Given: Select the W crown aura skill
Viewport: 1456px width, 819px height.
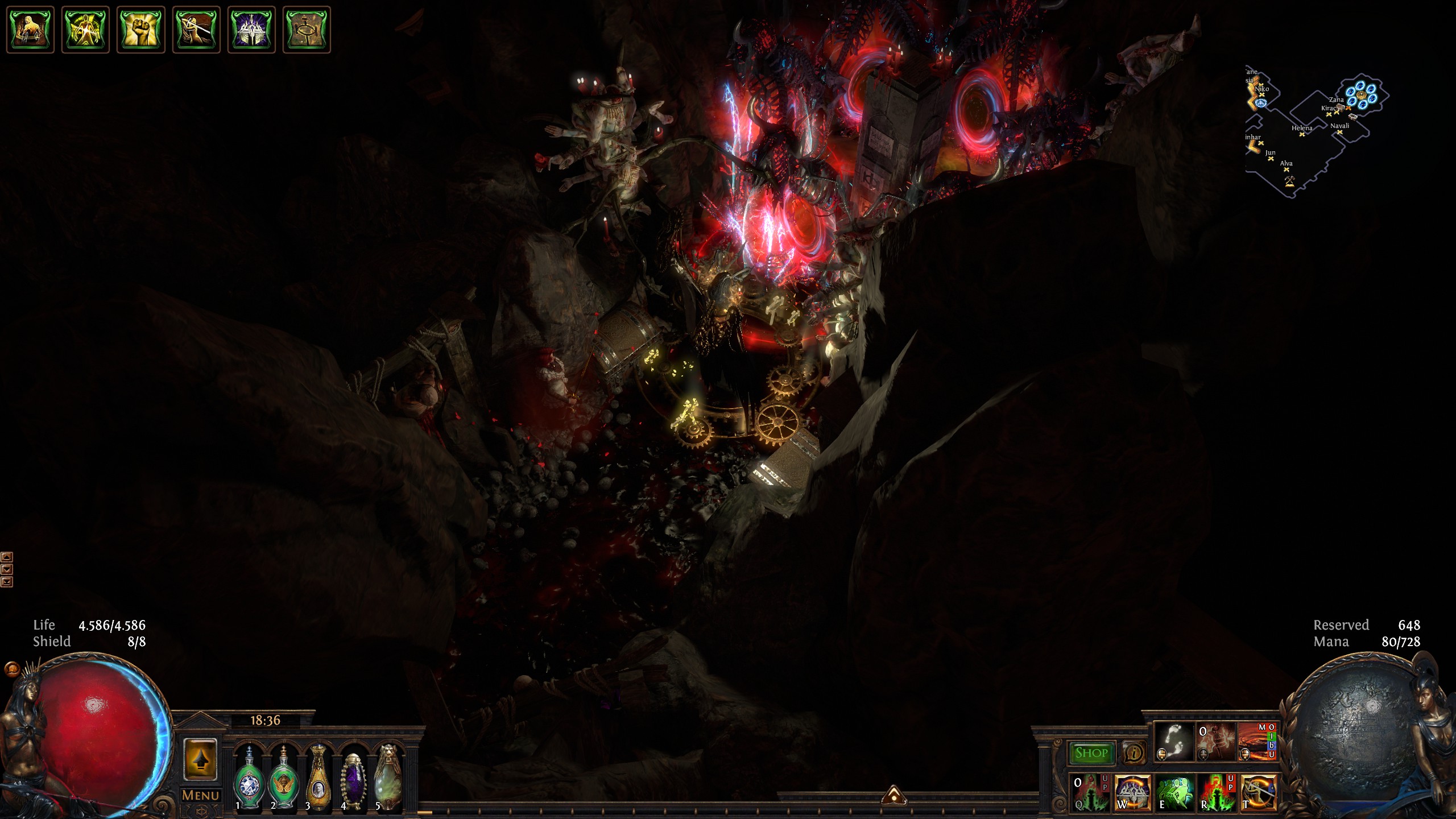Looking at the screenshot, I should click(x=1132, y=792).
